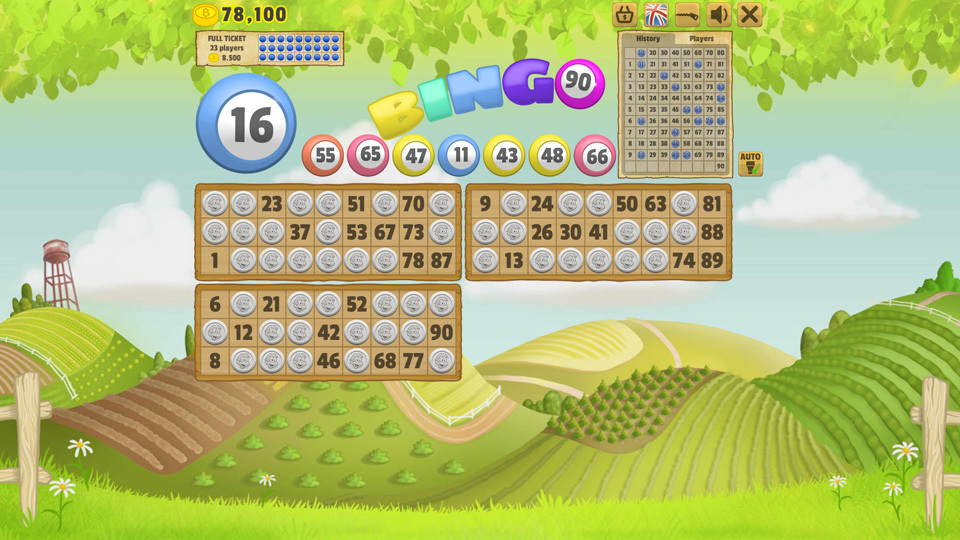Screen dimensions: 960x540
Task: Select number 6 on the ticket
Action: tap(215, 304)
